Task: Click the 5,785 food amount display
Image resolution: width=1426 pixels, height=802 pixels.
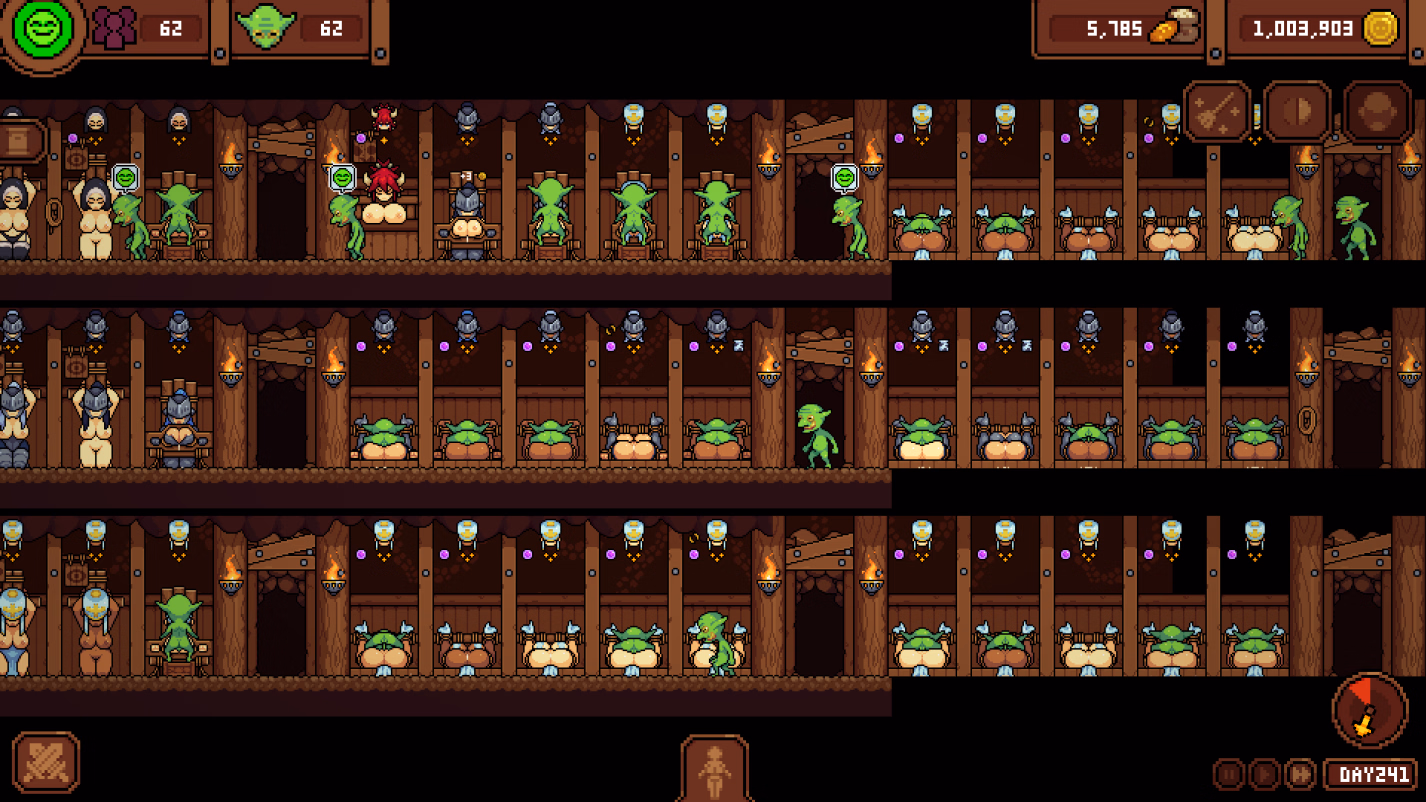Action: tap(1106, 29)
